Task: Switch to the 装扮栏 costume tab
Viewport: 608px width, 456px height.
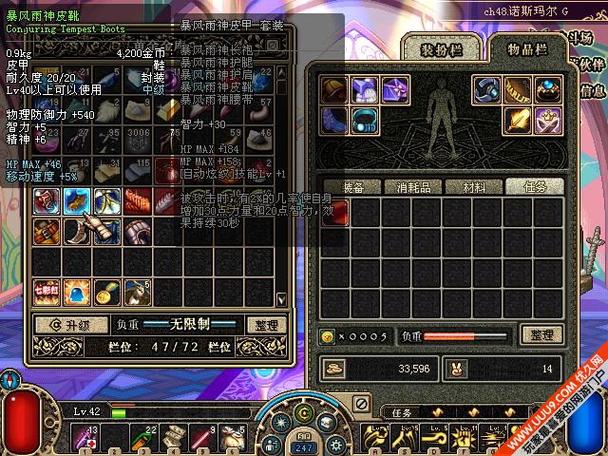Action: (440, 46)
